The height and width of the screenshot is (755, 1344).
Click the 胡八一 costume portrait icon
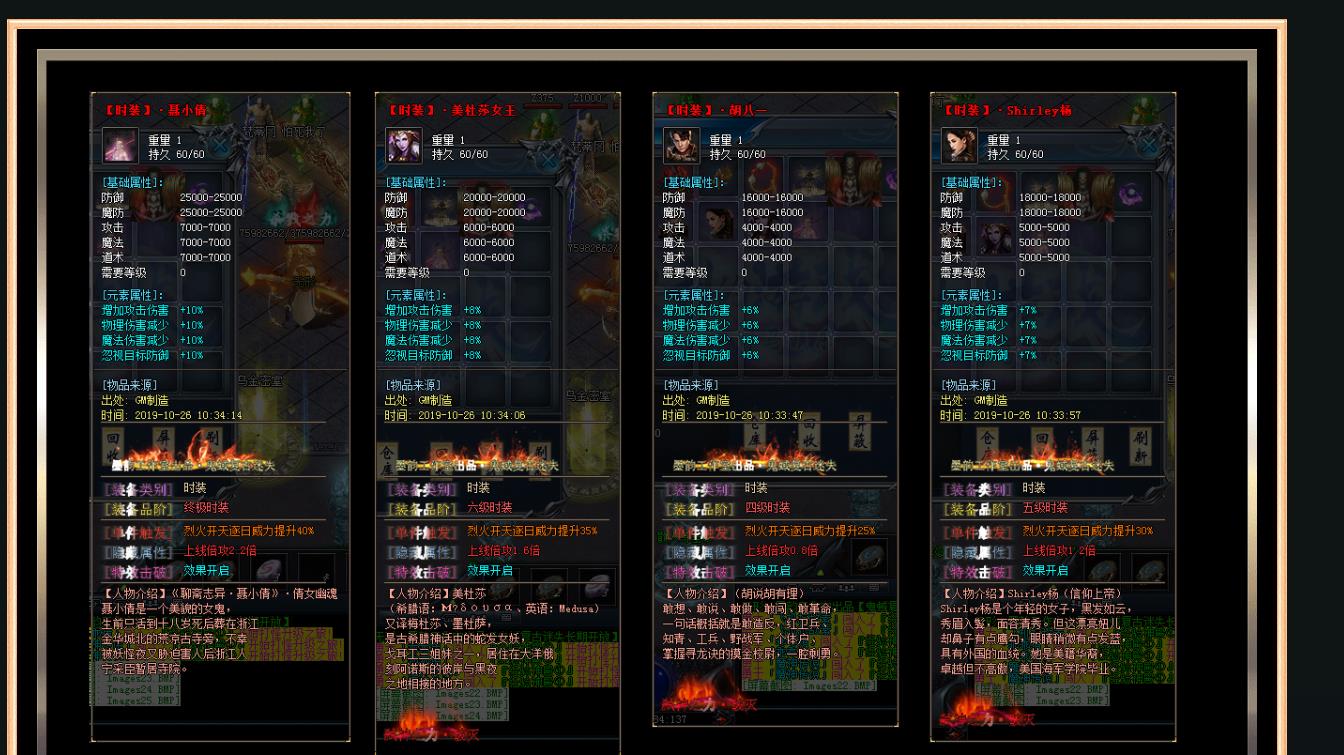682,146
